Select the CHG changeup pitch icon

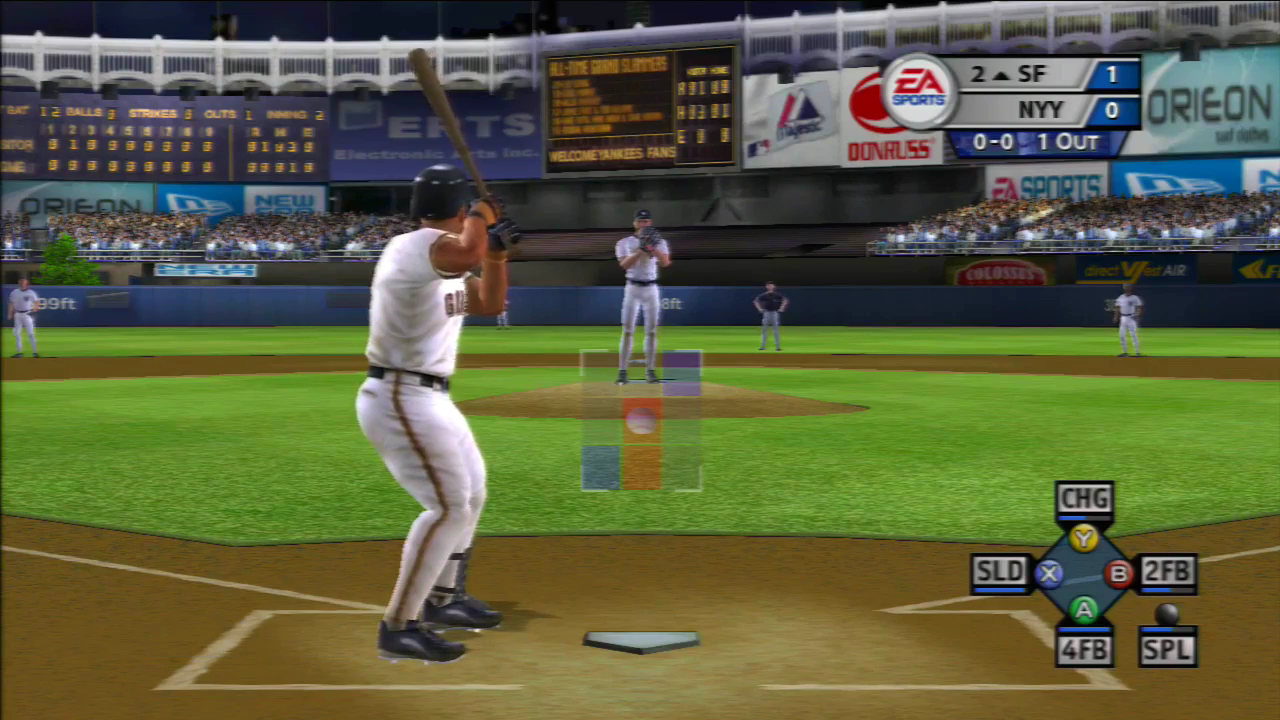[1084, 498]
